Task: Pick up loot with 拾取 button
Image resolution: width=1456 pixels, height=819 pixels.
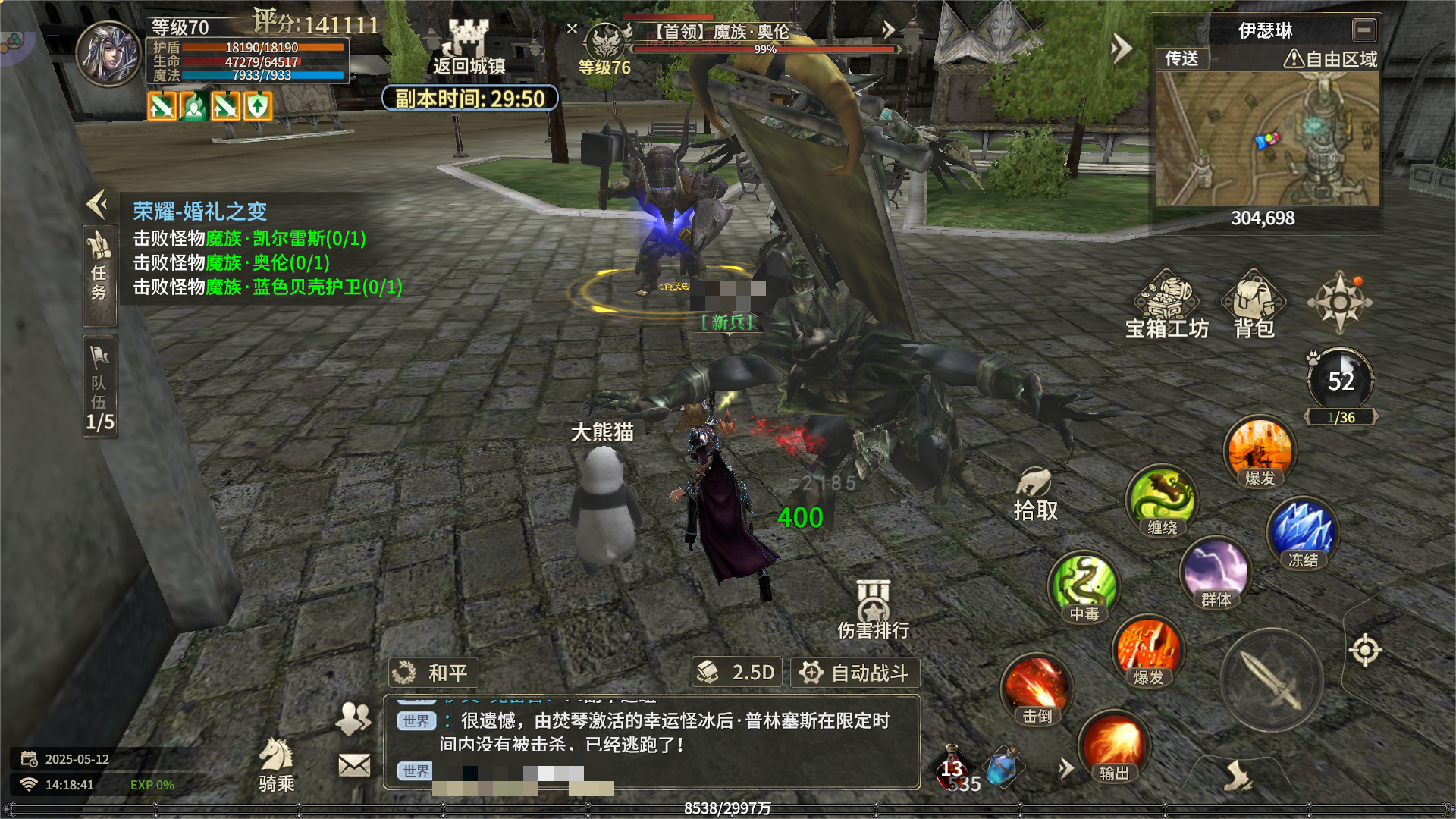Action: tap(1035, 494)
